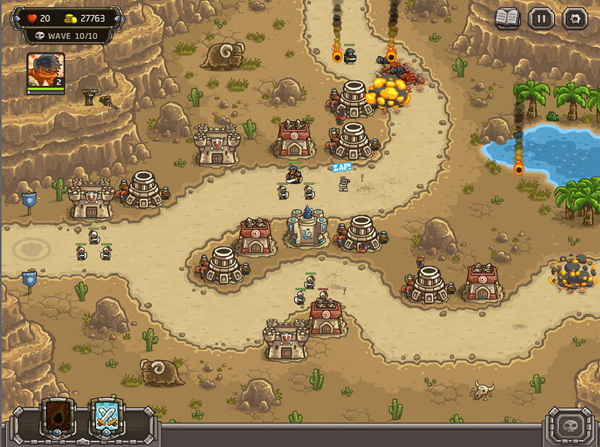This screenshot has height=447, width=600.
Task: Click the skull button in the corner
Action: click(x=572, y=423)
